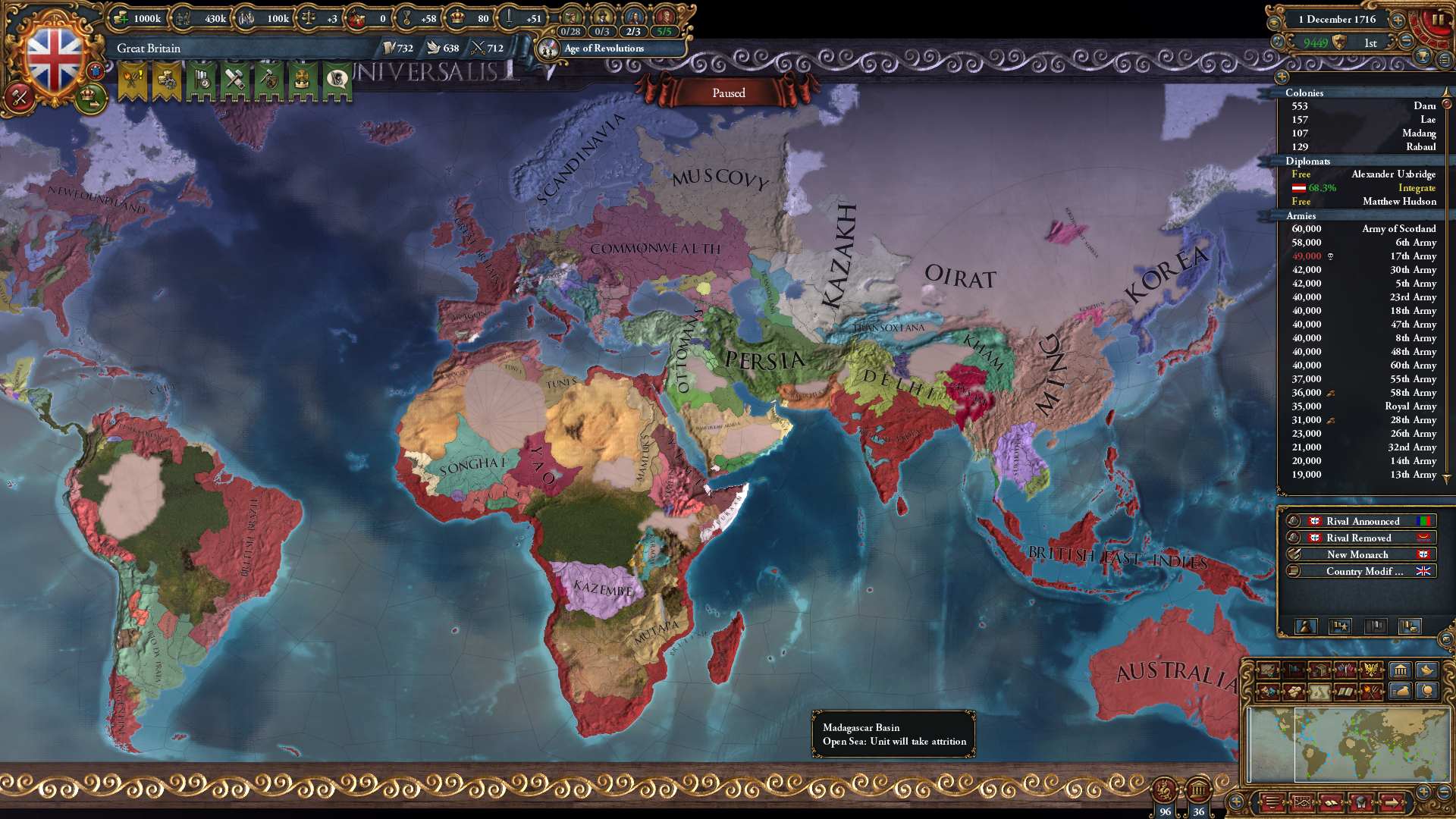Select the cultural mapmode theater masks icon
This screenshot has height=819, width=1456.
(x=1267, y=692)
